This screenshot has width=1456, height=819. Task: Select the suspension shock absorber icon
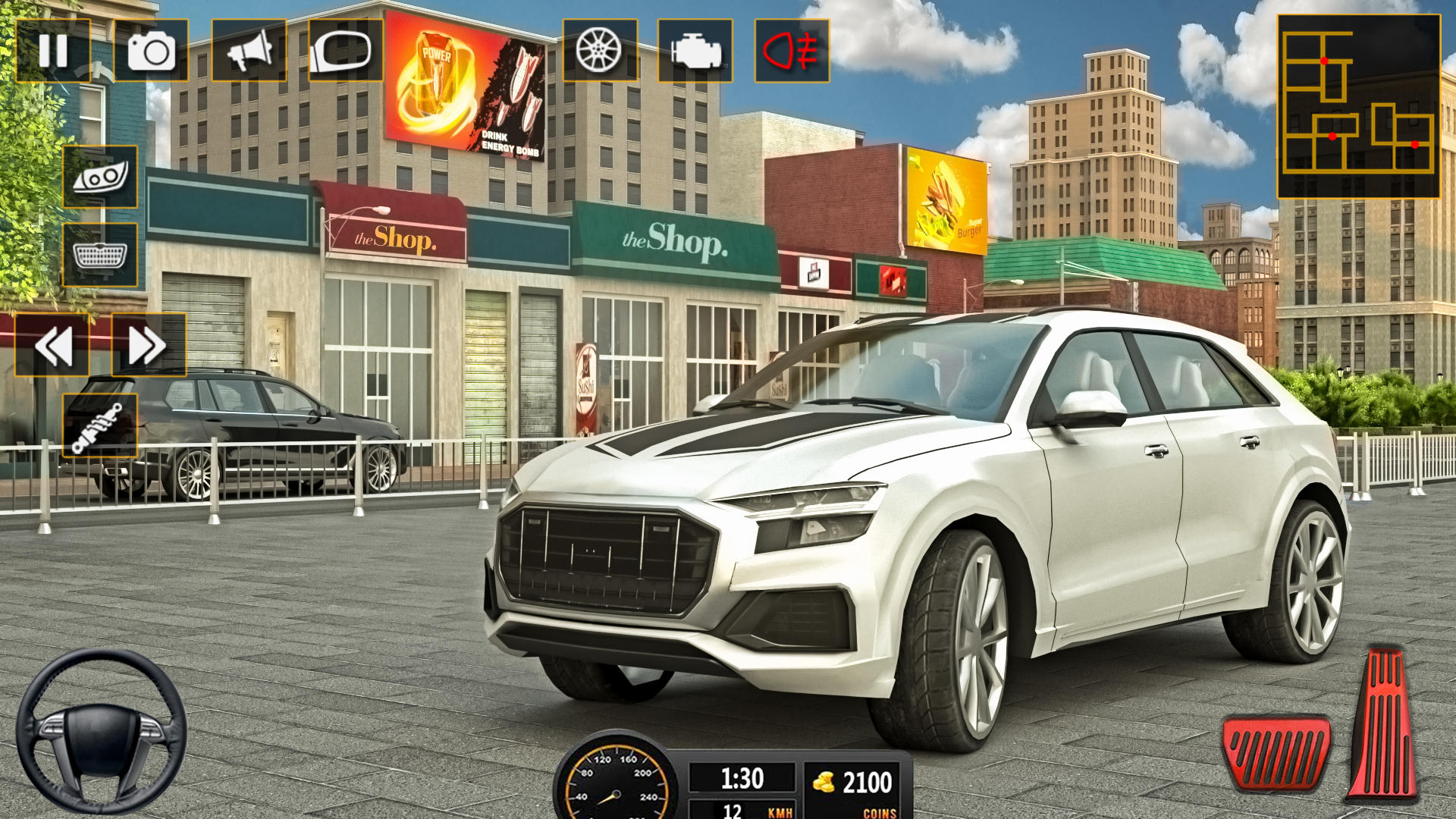click(99, 425)
